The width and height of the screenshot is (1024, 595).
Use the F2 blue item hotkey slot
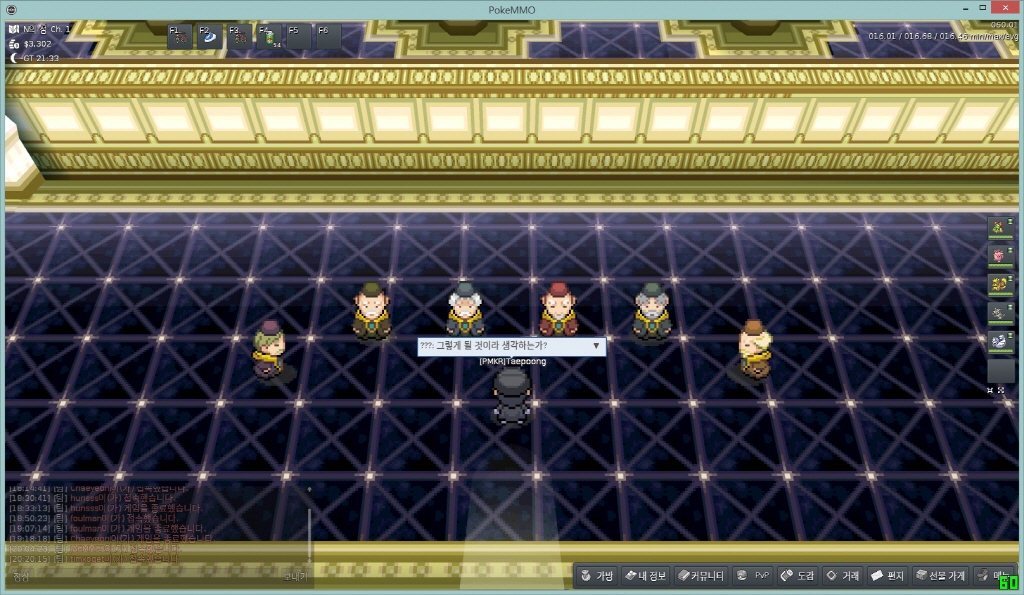211,38
